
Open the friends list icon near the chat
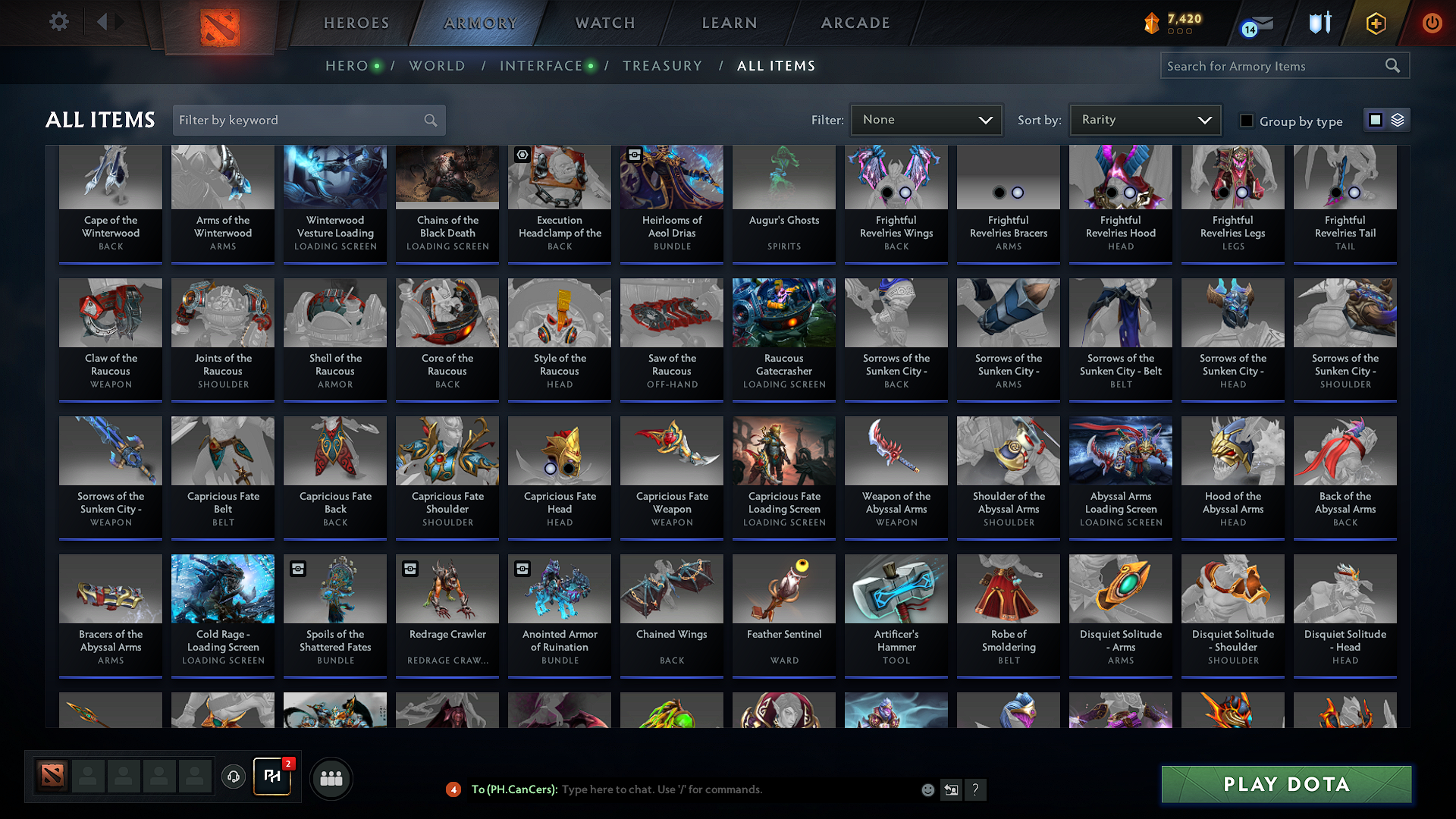pos(332,778)
